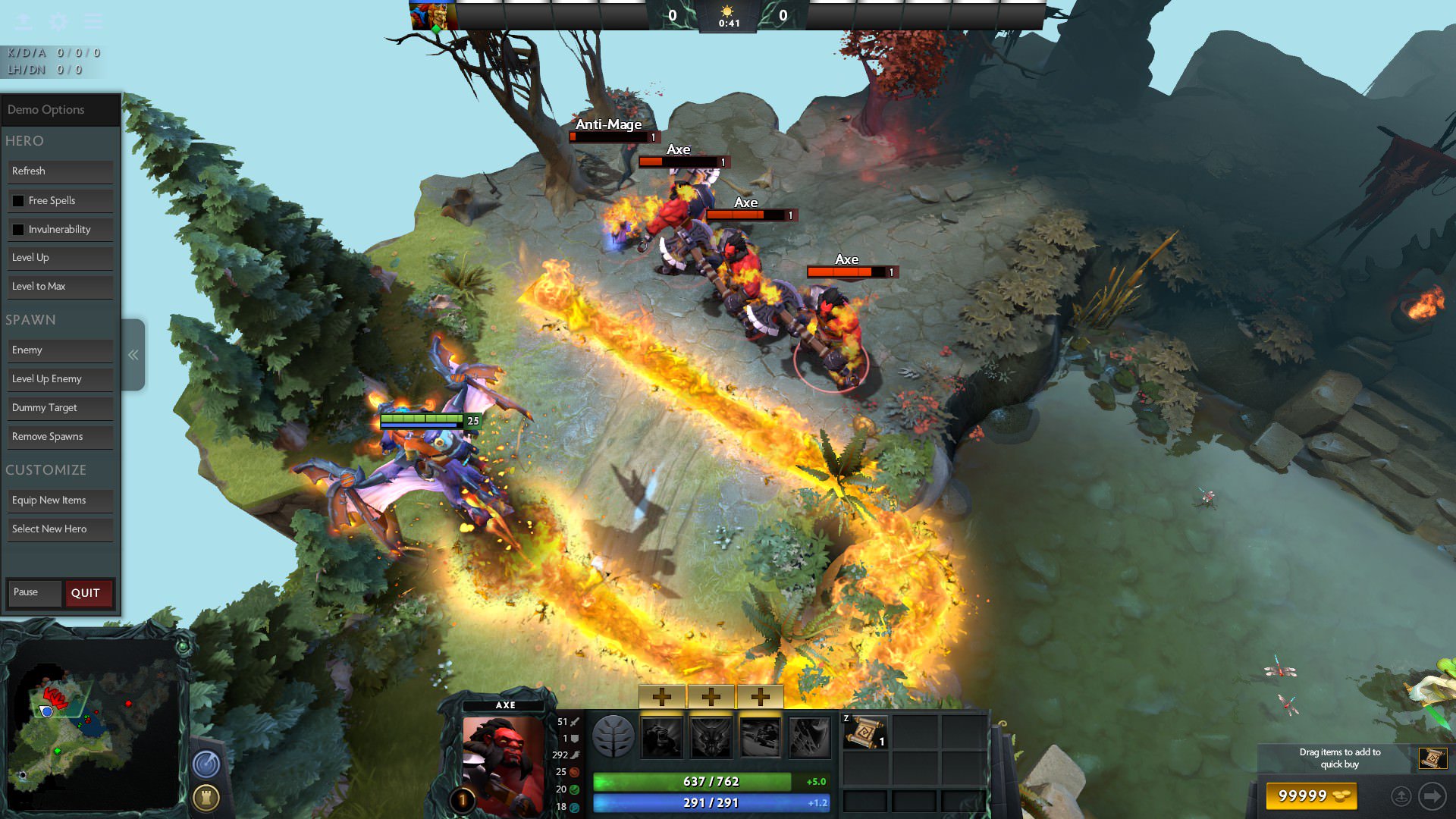Viewport: 1456px width, 819px height.
Task: Select the Culling Blade ultimate icon
Action: click(805, 738)
